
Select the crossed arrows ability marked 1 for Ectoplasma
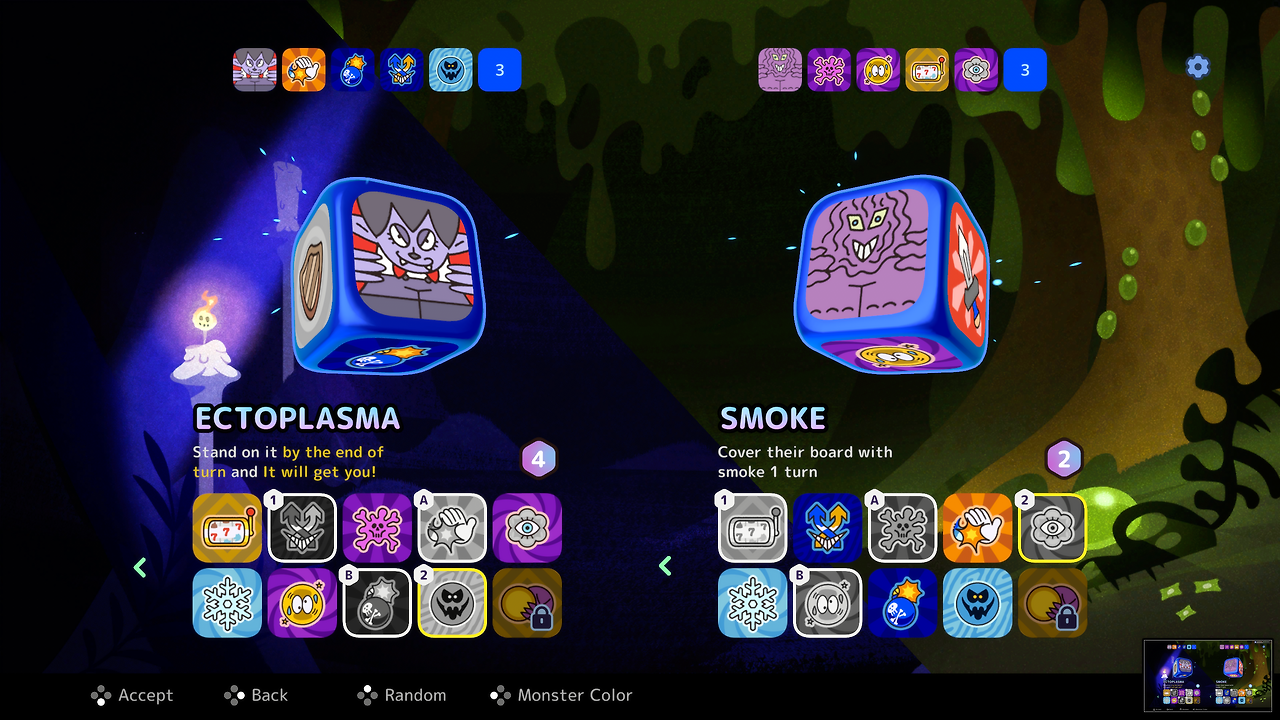pyautogui.click(x=302, y=527)
